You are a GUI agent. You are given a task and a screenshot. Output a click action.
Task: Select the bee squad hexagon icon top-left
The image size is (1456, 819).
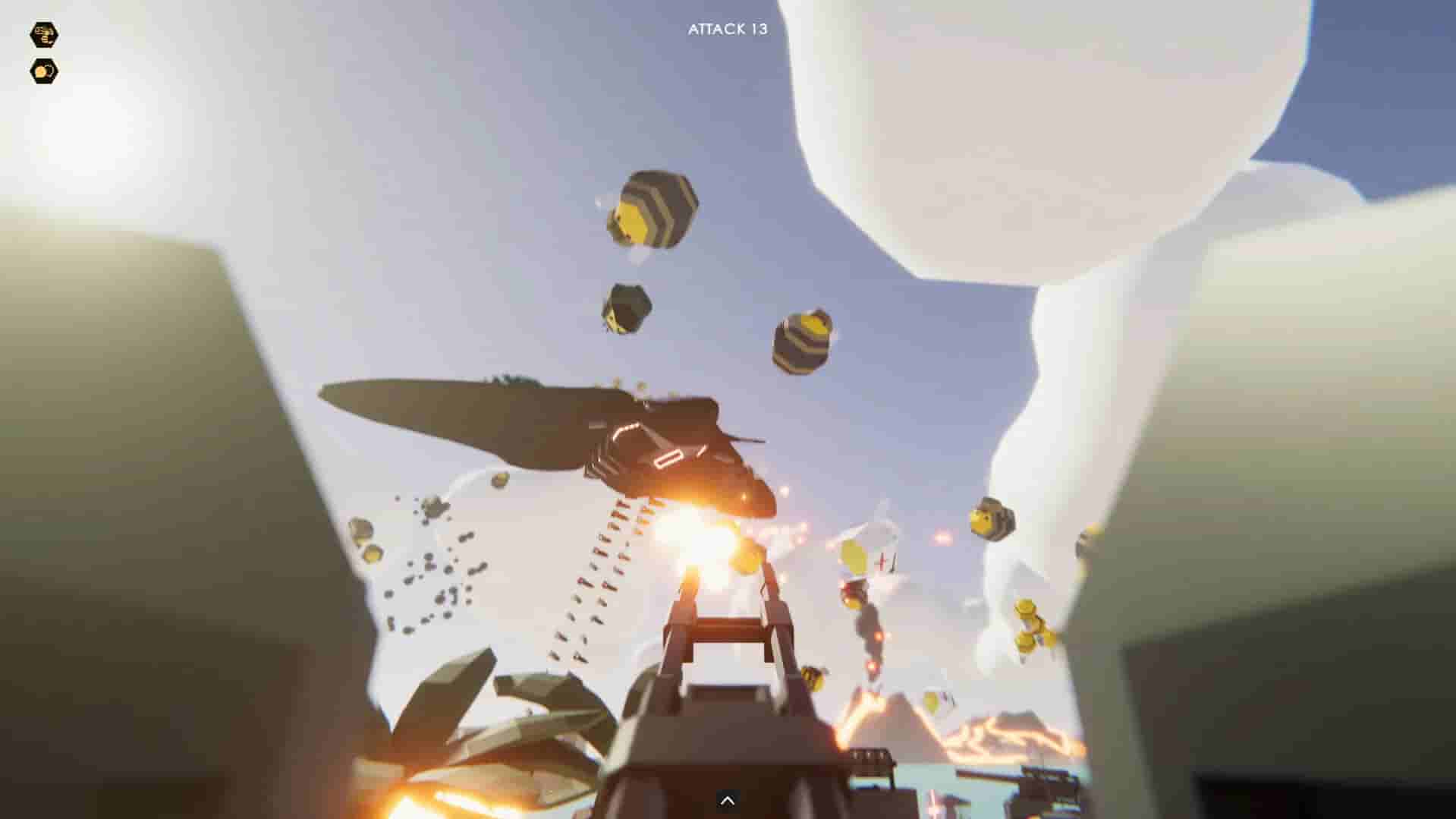click(43, 34)
